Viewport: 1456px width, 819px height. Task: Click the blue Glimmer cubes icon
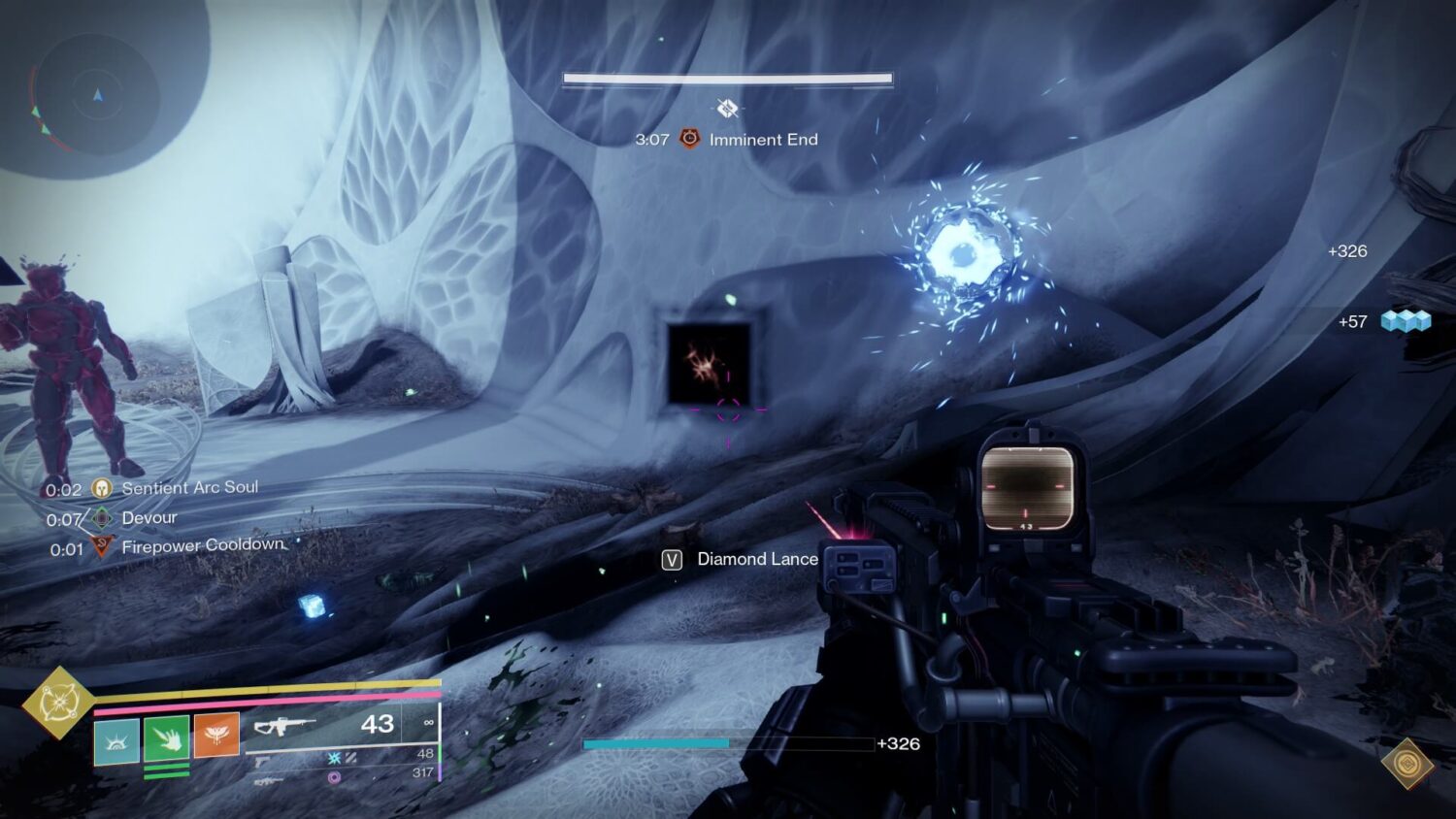click(x=1406, y=321)
